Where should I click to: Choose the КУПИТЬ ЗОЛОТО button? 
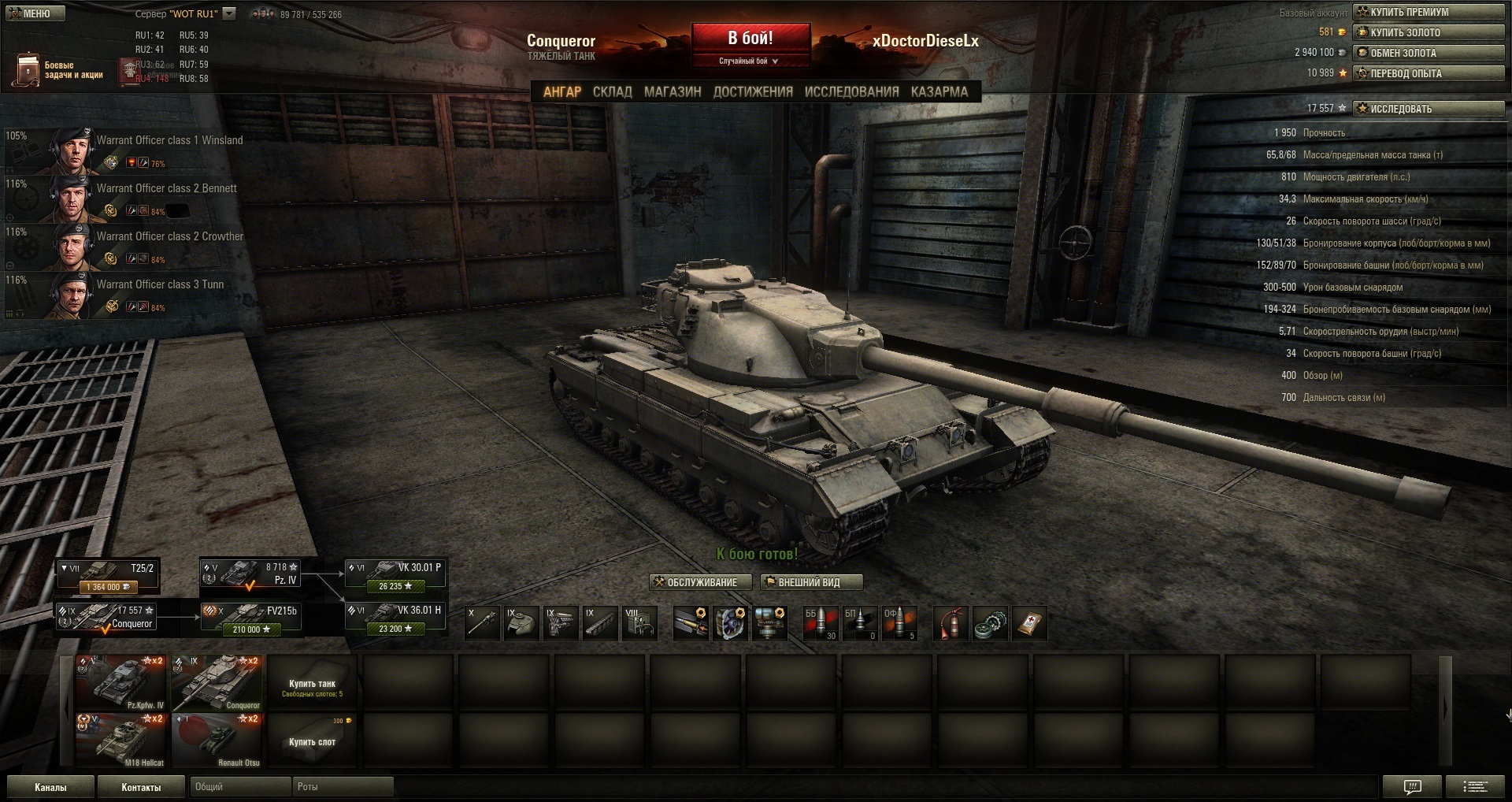tap(1428, 32)
